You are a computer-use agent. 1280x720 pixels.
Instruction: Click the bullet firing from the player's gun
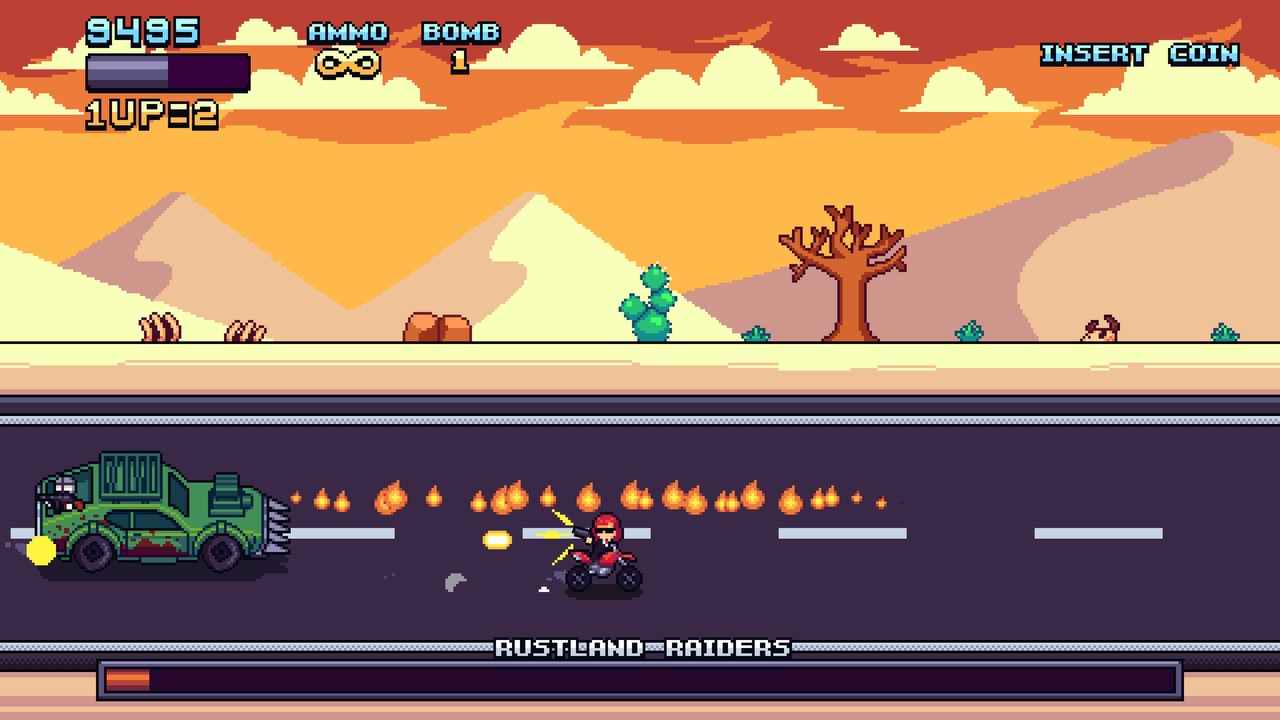(497, 539)
